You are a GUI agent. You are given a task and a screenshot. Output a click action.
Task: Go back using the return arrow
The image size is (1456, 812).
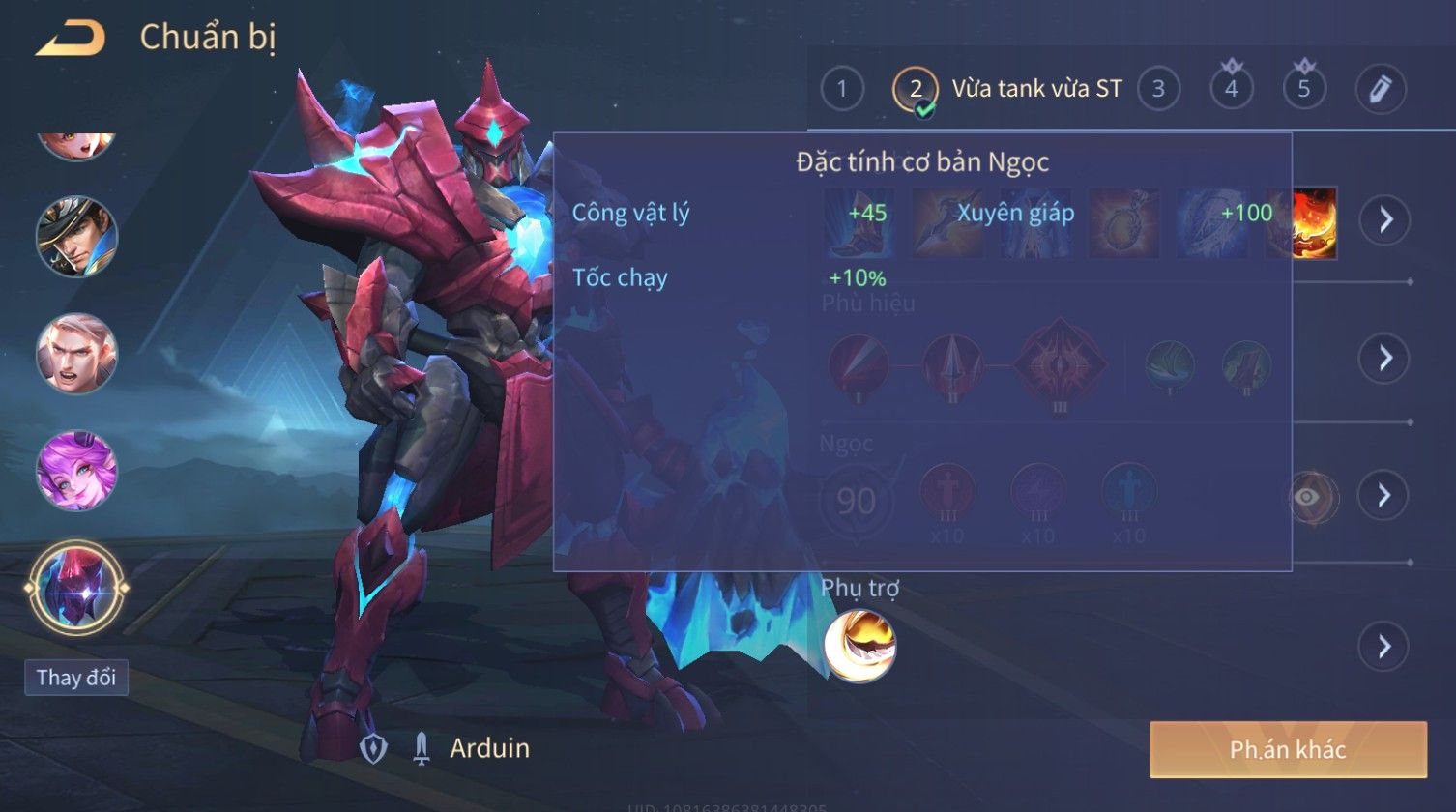70,39
